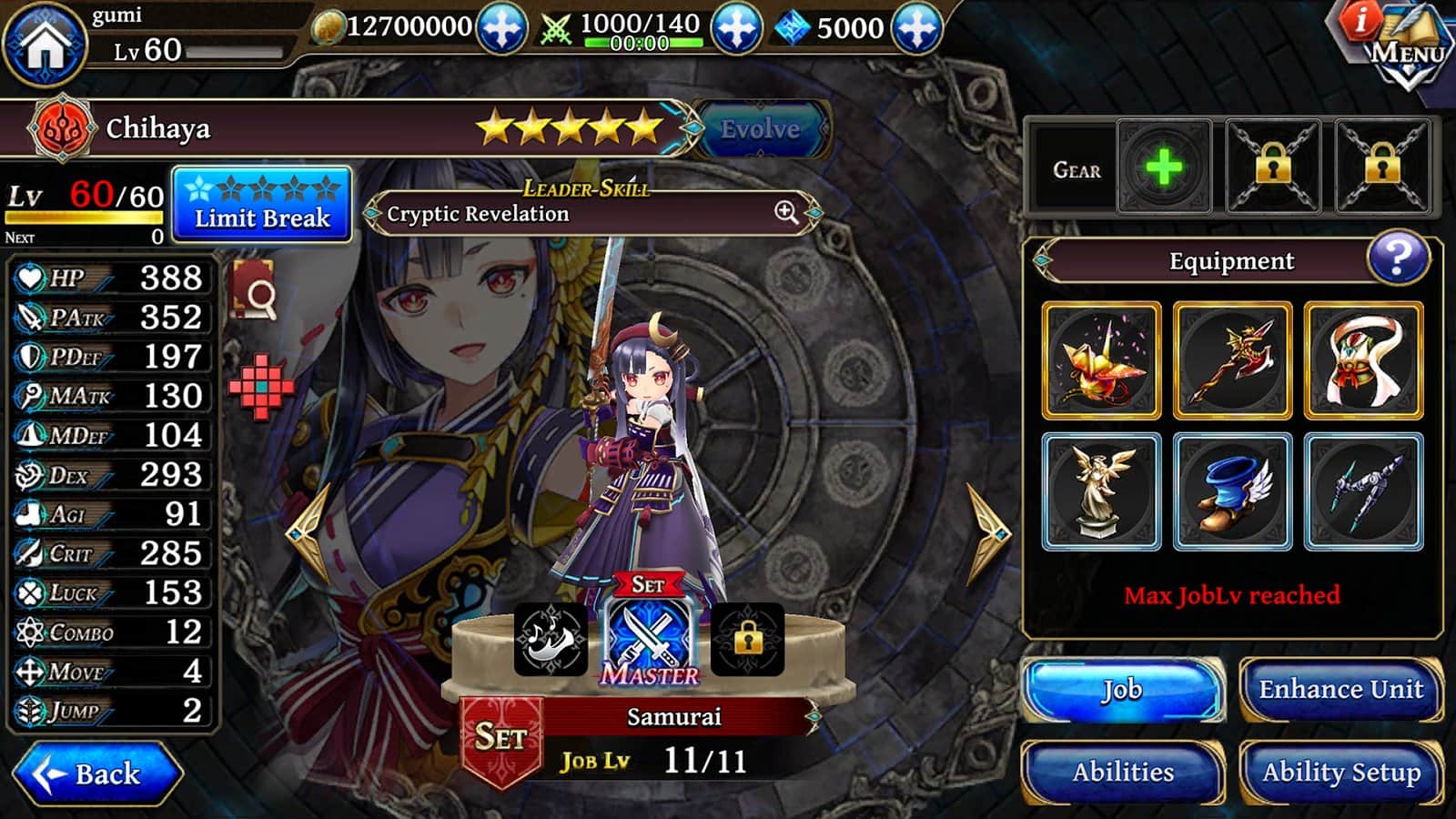Choose Enhance Unit

coord(1340,690)
